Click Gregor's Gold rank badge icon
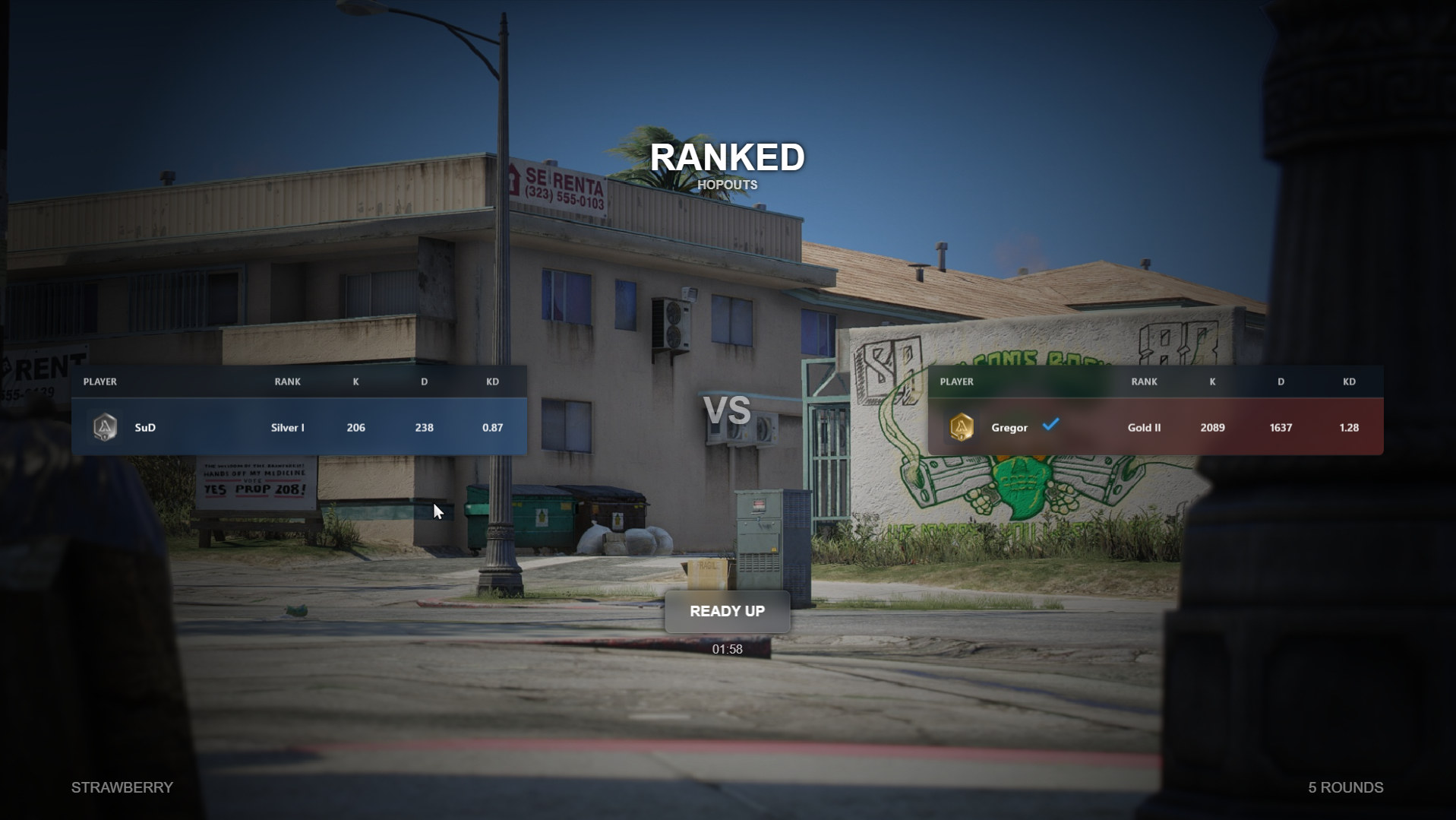 962,427
